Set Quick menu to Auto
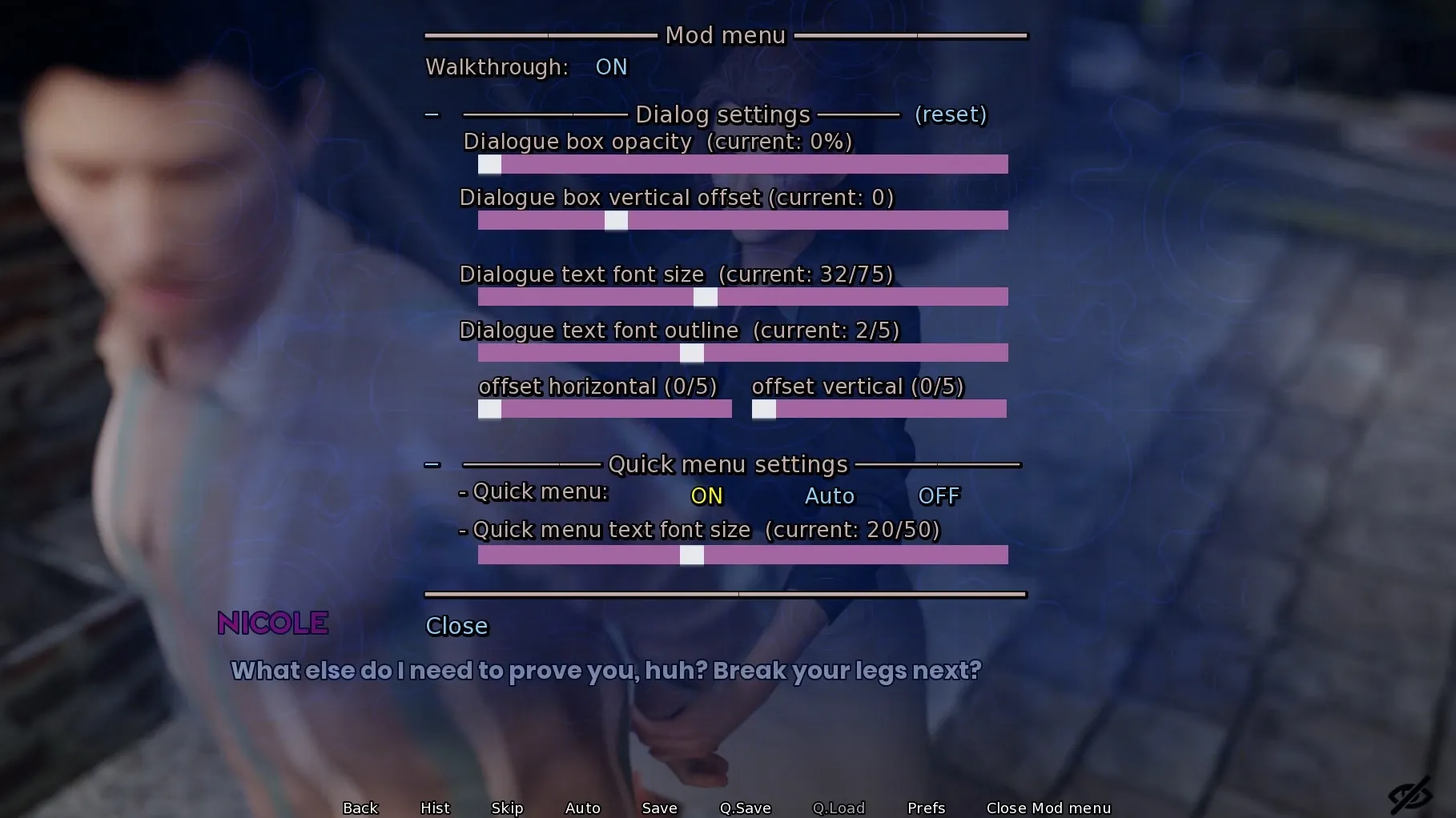Screen dimensions: 1456x818 (829, 496)
